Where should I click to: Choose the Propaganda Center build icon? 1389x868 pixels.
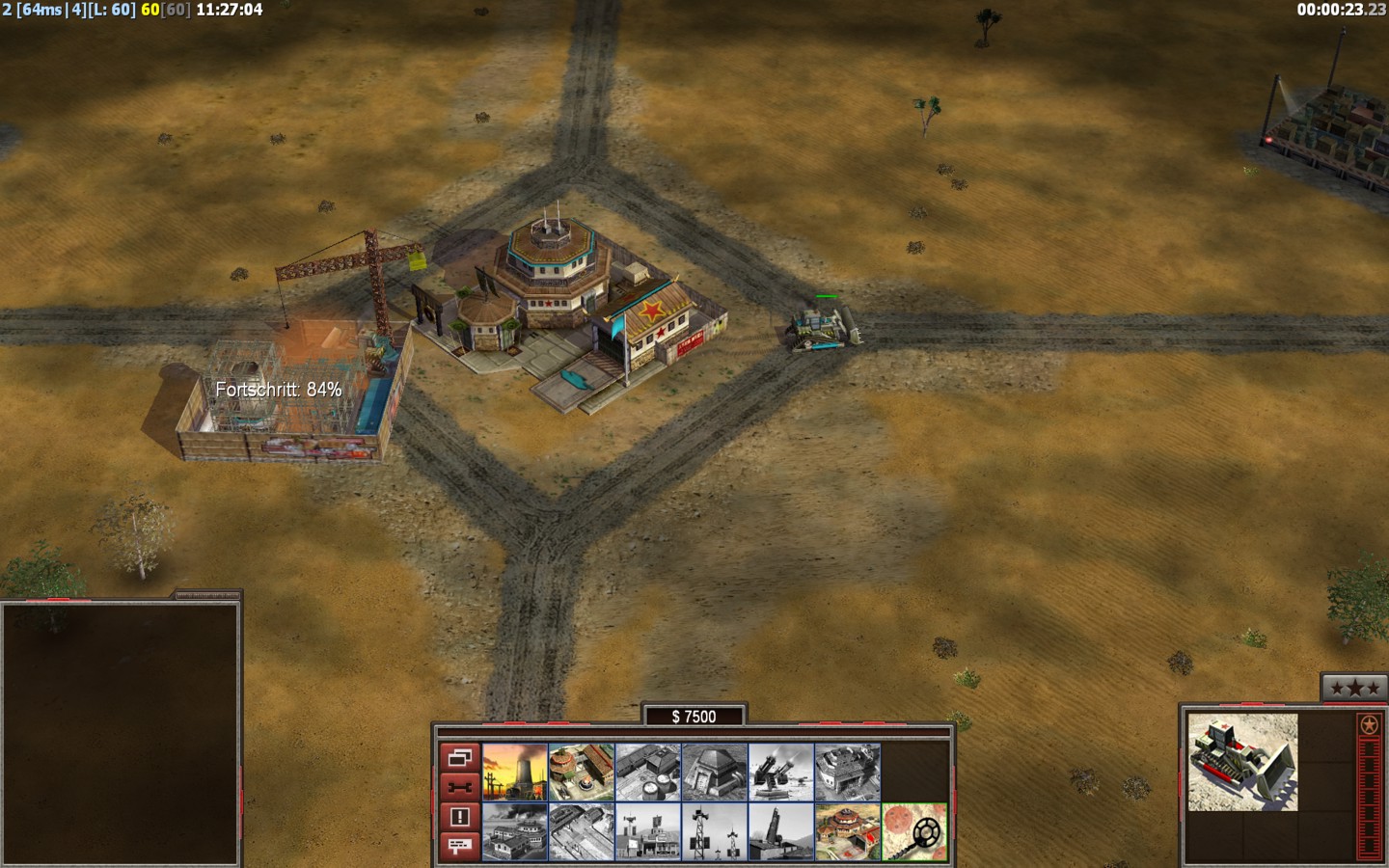515,831
